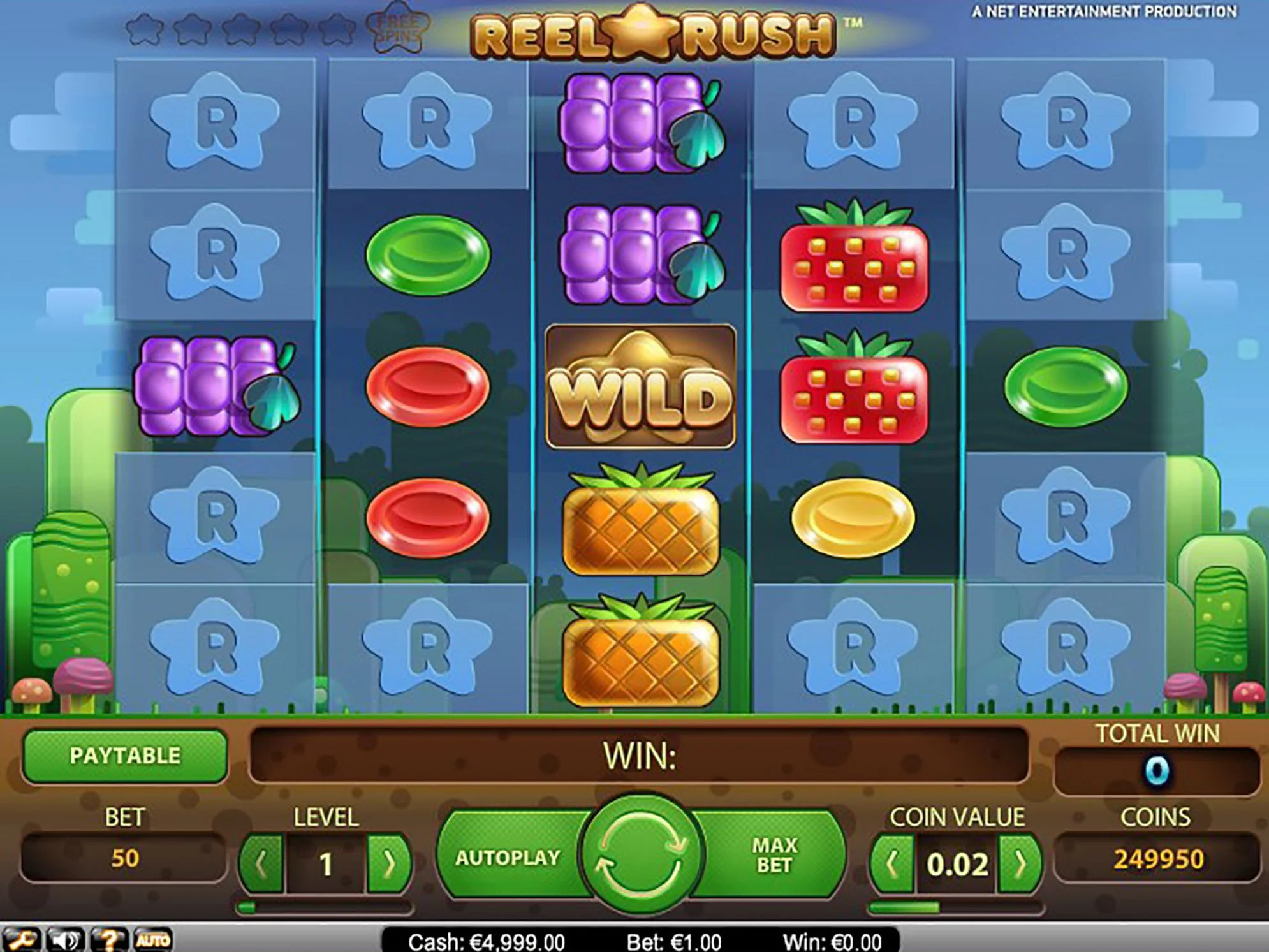
Task: Increase the bet level
Action: click(x=388, y=865)
